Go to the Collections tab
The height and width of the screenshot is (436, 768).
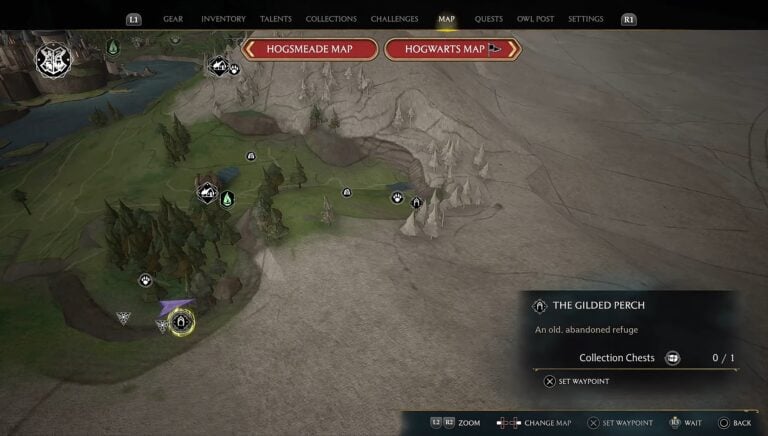click(x=331, y=19)
